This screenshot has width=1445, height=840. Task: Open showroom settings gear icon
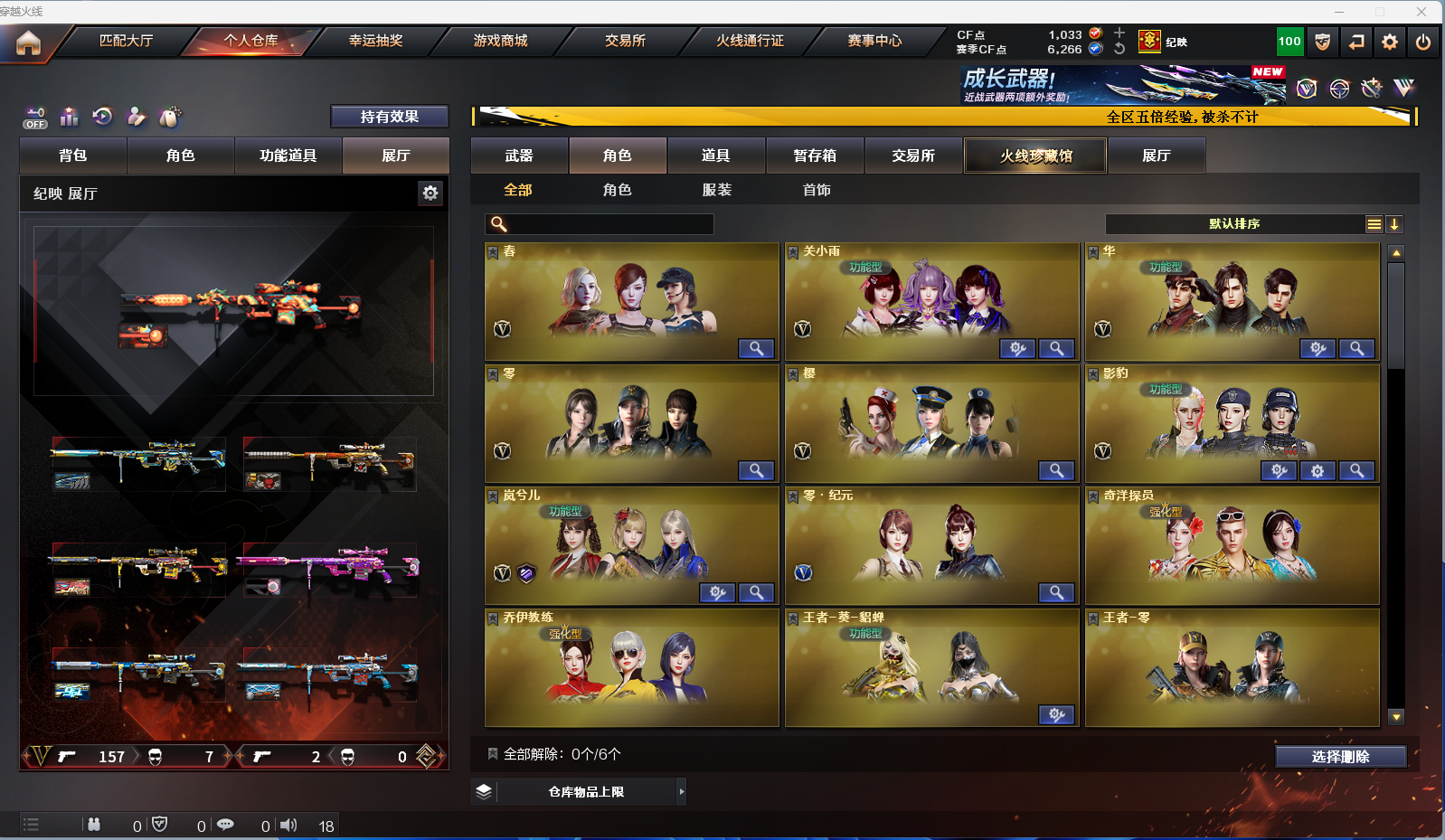[x=430, y=193]
